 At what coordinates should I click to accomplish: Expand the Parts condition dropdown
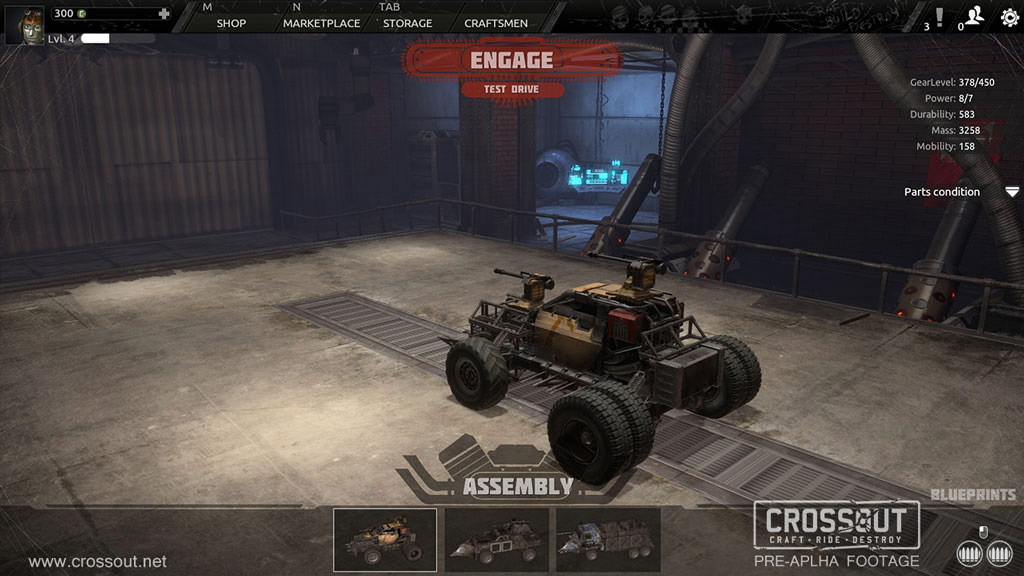[1012, 192]
